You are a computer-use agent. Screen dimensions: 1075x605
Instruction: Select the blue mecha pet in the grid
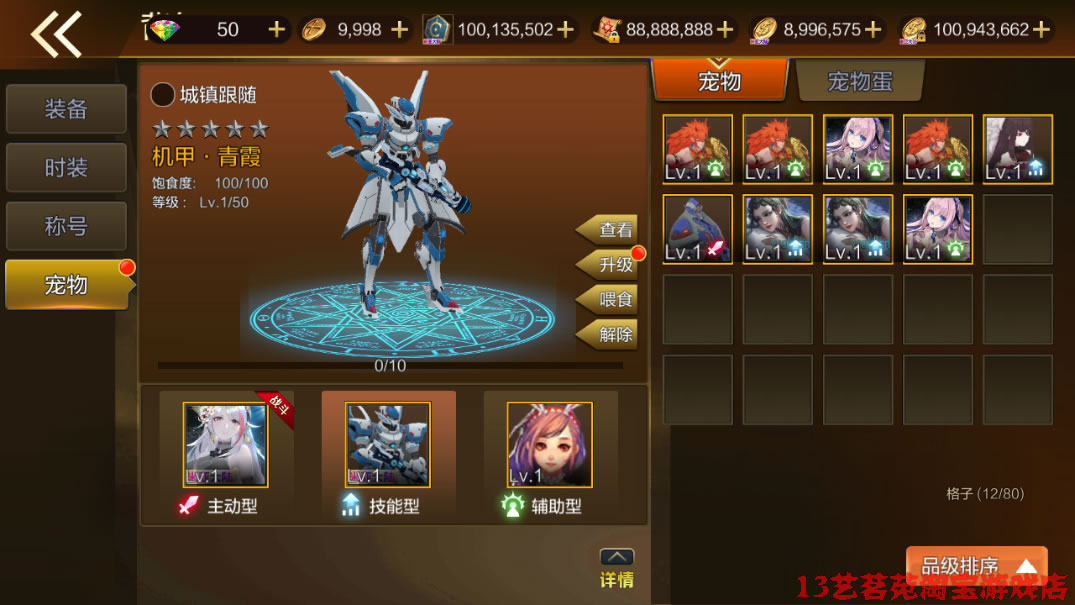click(698, 230)
